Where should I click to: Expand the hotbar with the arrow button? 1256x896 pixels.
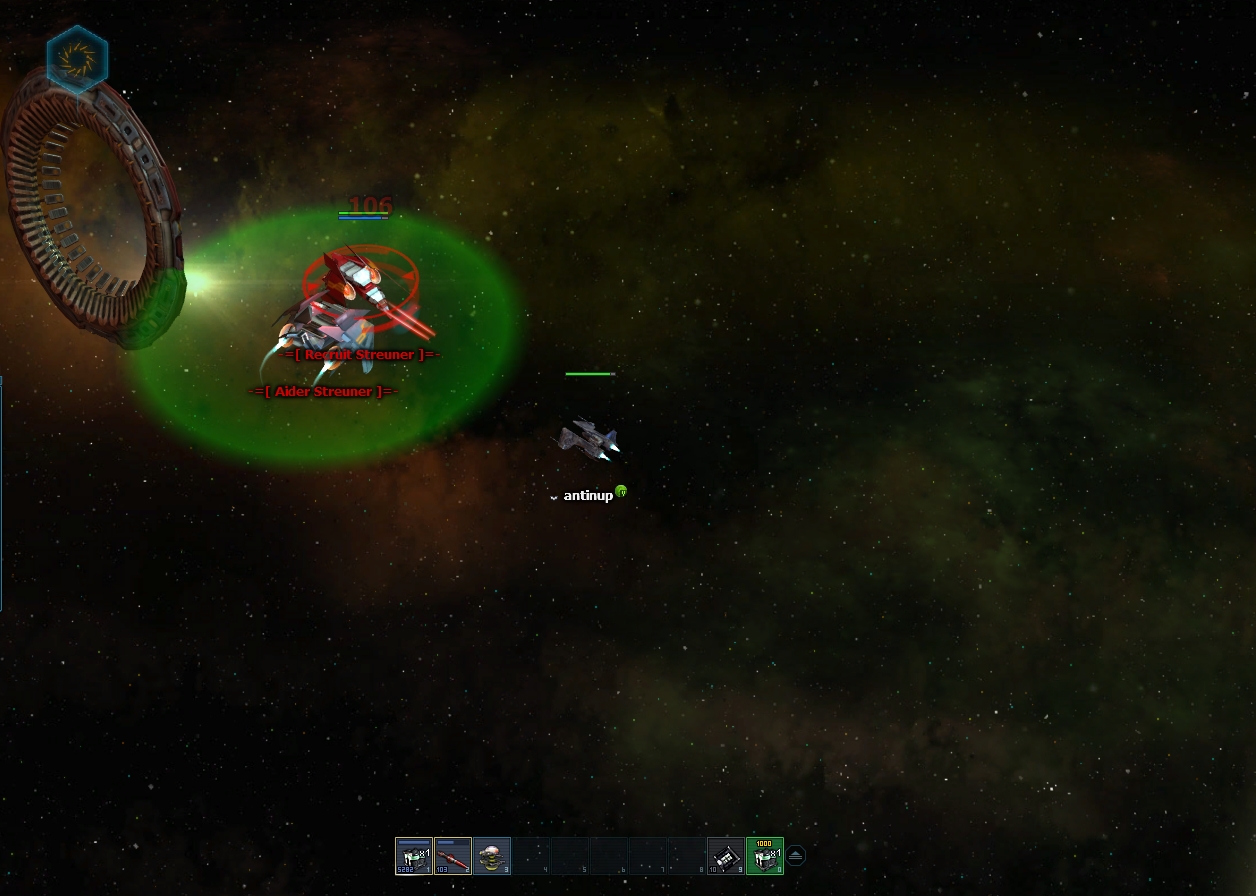pos(796,855)
